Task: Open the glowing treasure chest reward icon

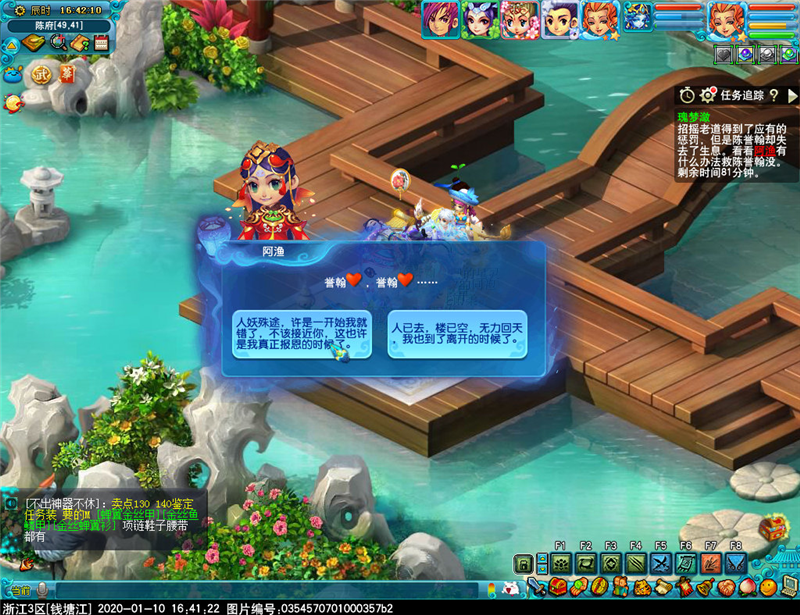Action: click(773, 527)
